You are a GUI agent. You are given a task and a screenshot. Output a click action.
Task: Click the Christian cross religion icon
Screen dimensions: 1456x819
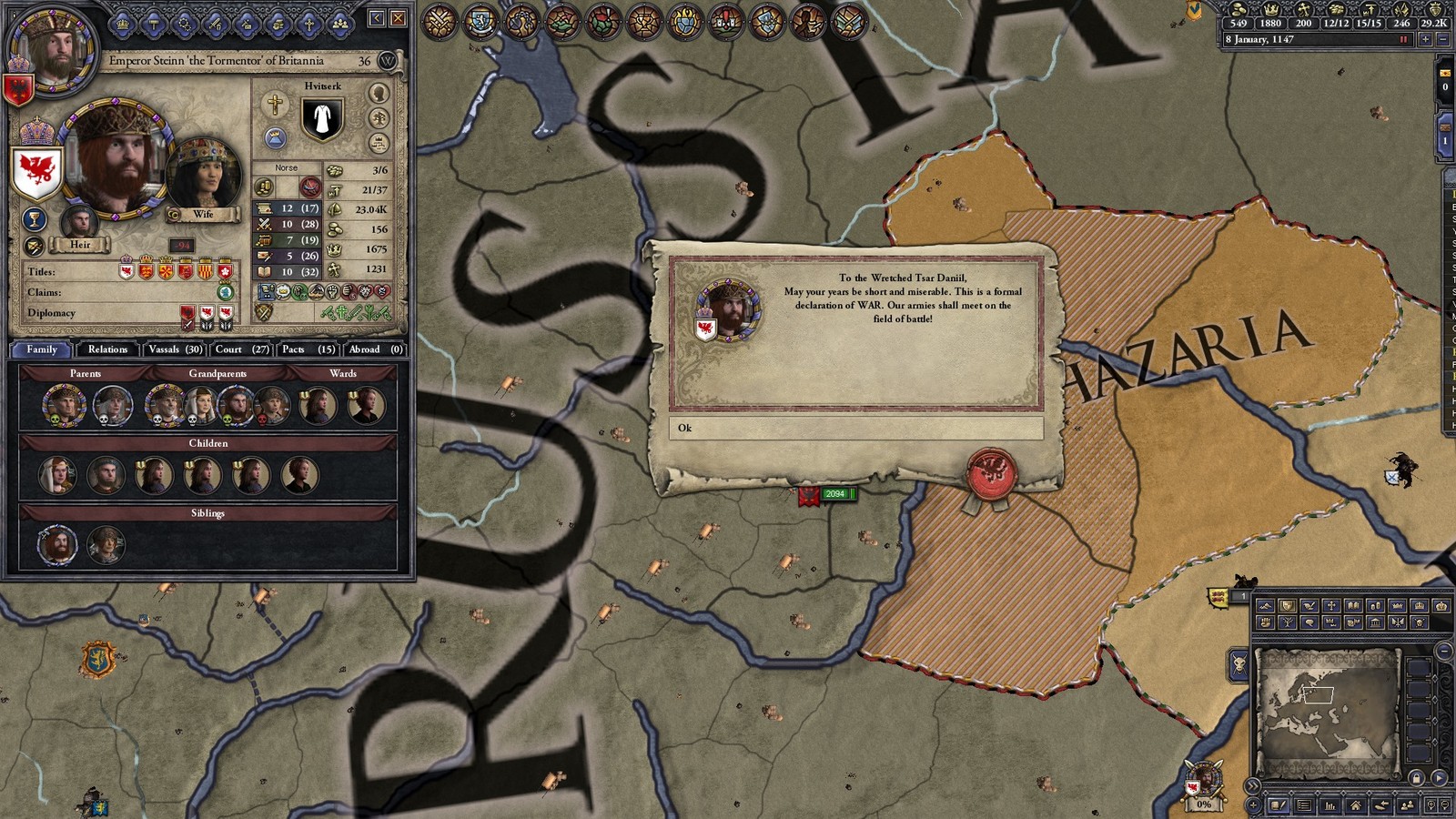pyautogui.click(x=274, y=104)
